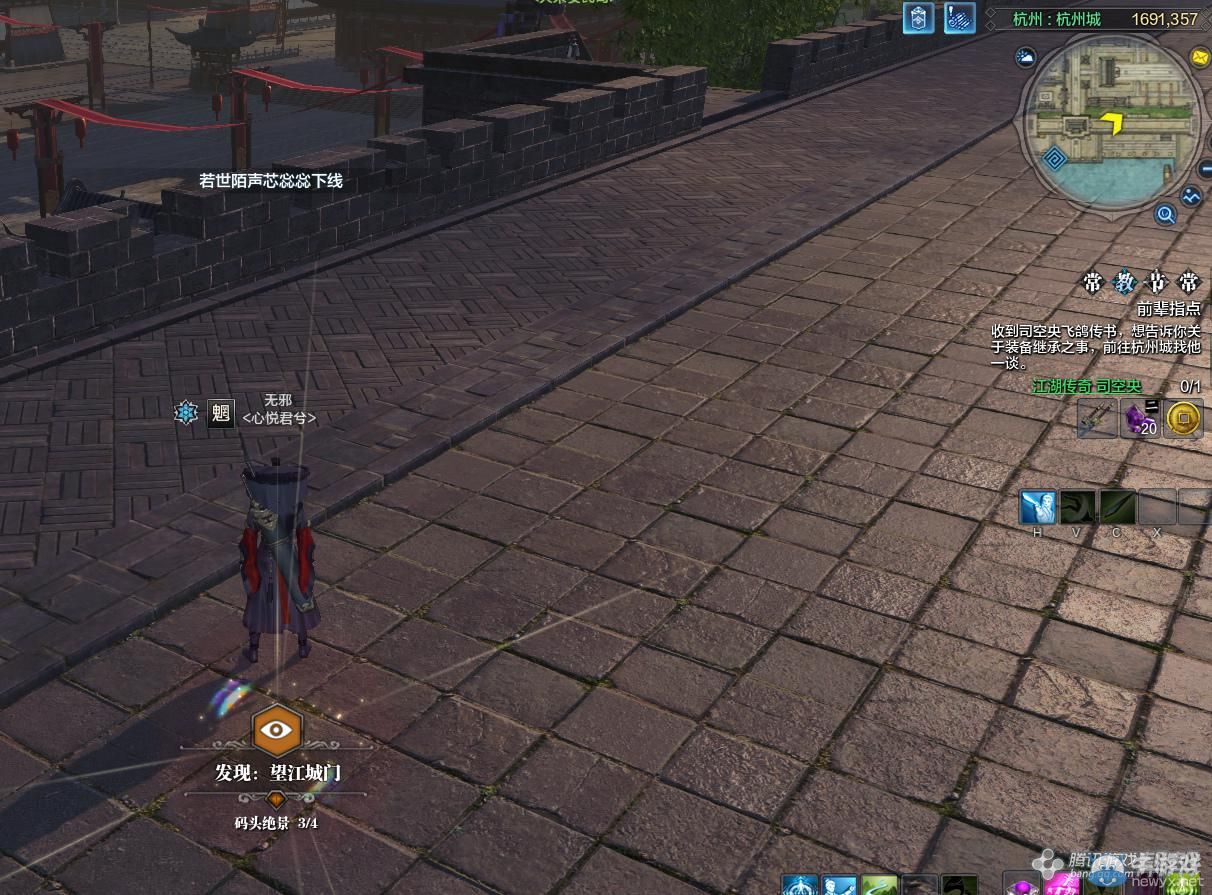Viewport: 1212px width, 895px height.
Task: Inspect the twin swords quest reward
Action: point(1097,419)
